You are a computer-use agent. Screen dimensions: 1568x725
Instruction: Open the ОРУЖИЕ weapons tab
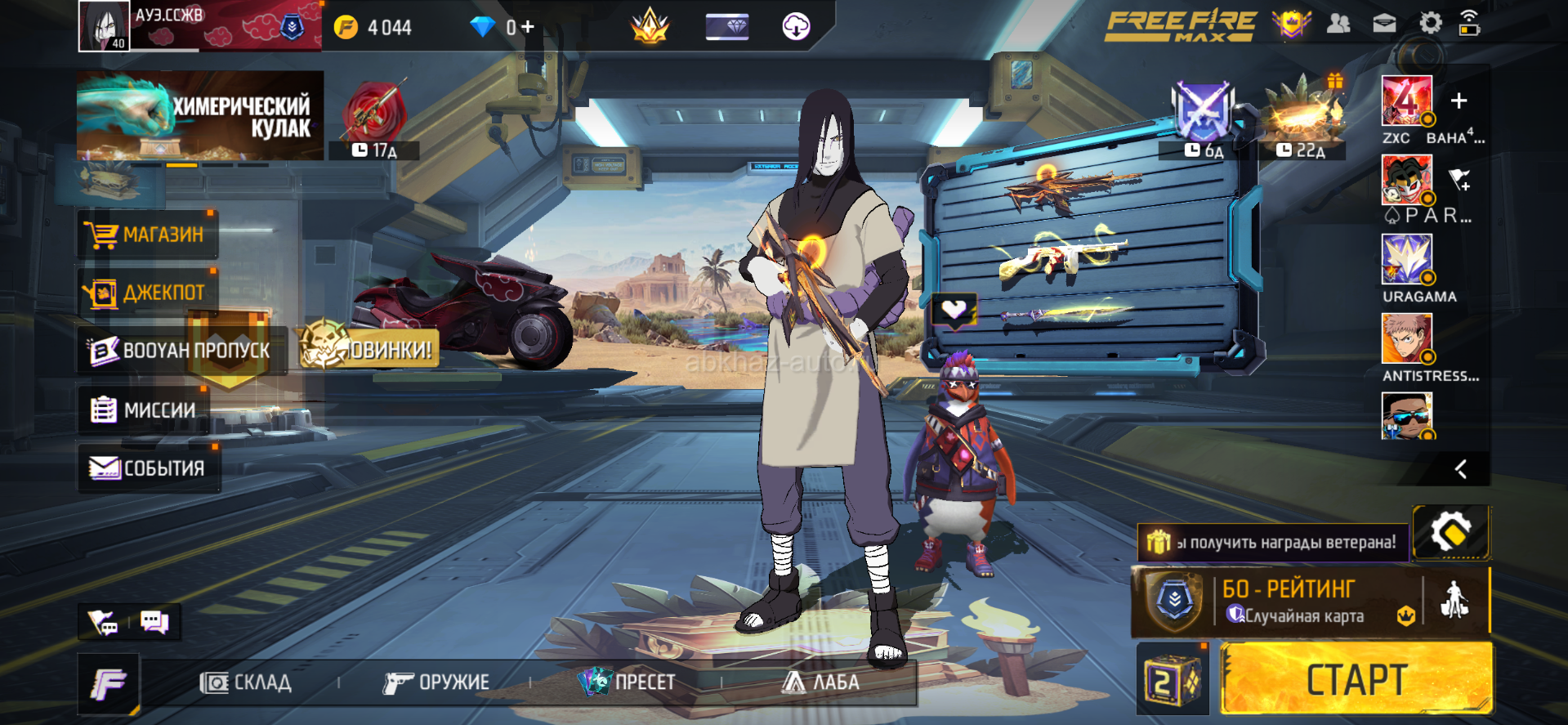[436, 682]
